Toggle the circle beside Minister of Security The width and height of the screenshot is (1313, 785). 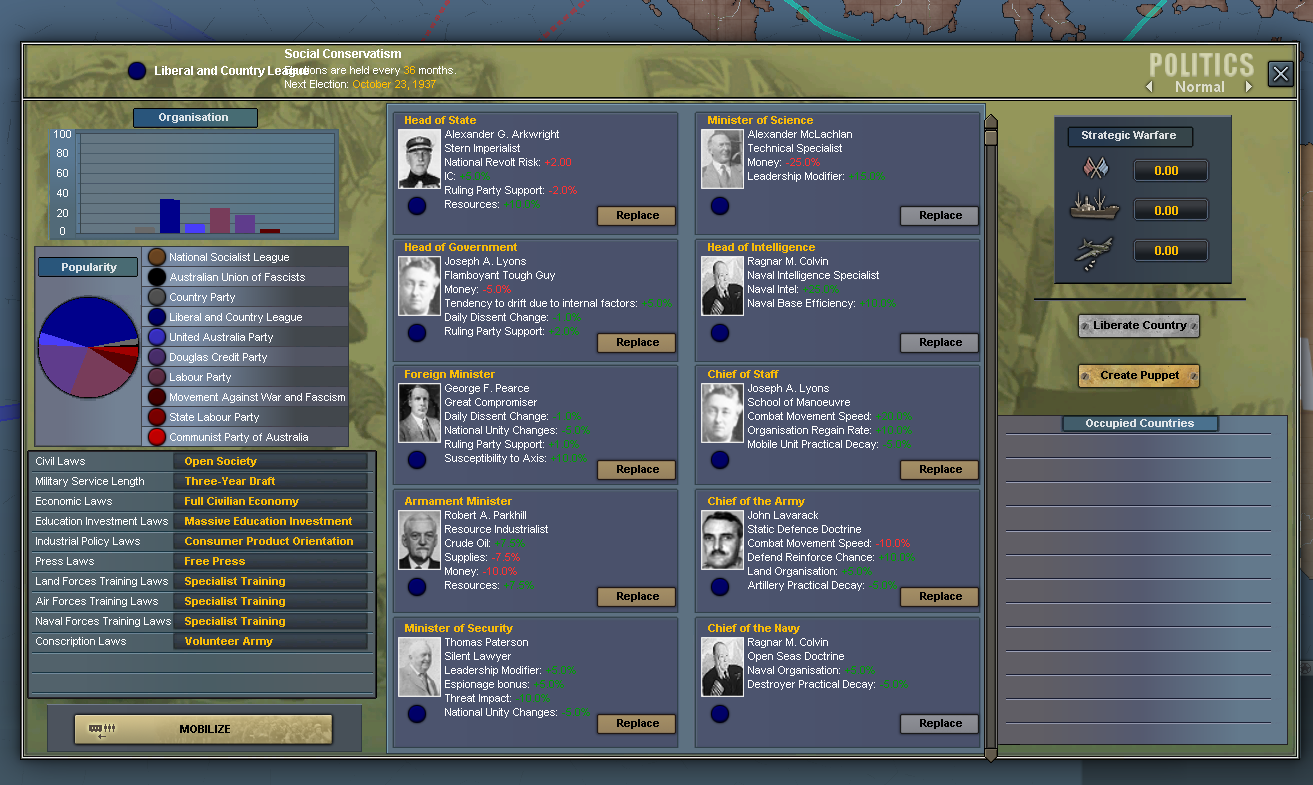tap(417, 714)
